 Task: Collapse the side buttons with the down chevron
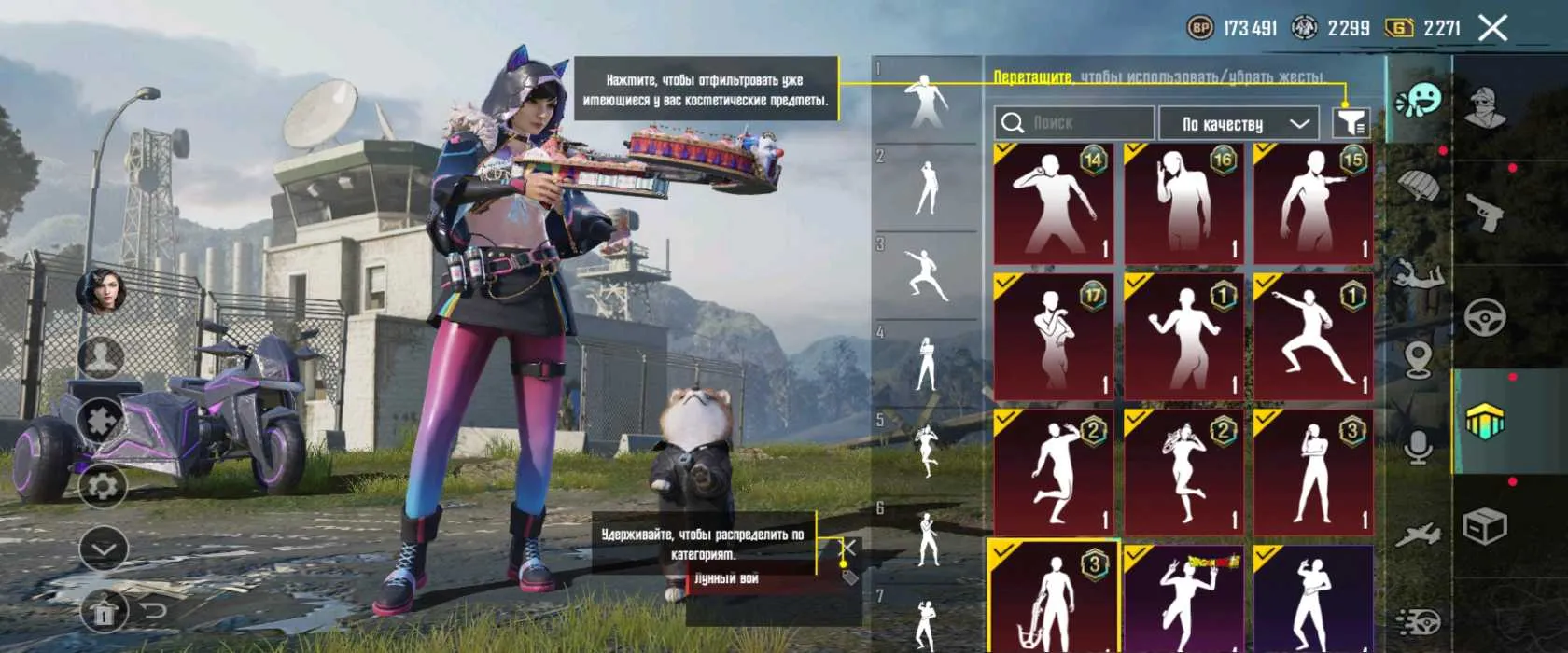(x=103, y=549)
